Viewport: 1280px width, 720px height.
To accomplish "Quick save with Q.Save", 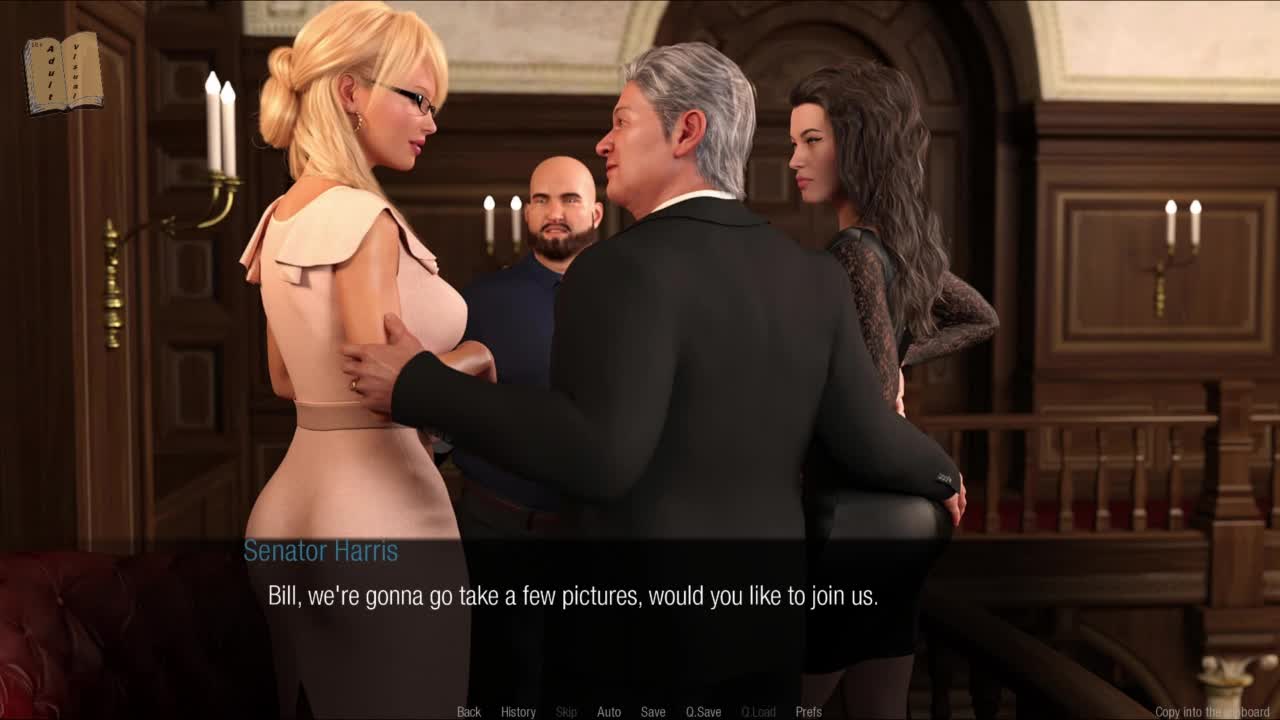I will (703, 712).
